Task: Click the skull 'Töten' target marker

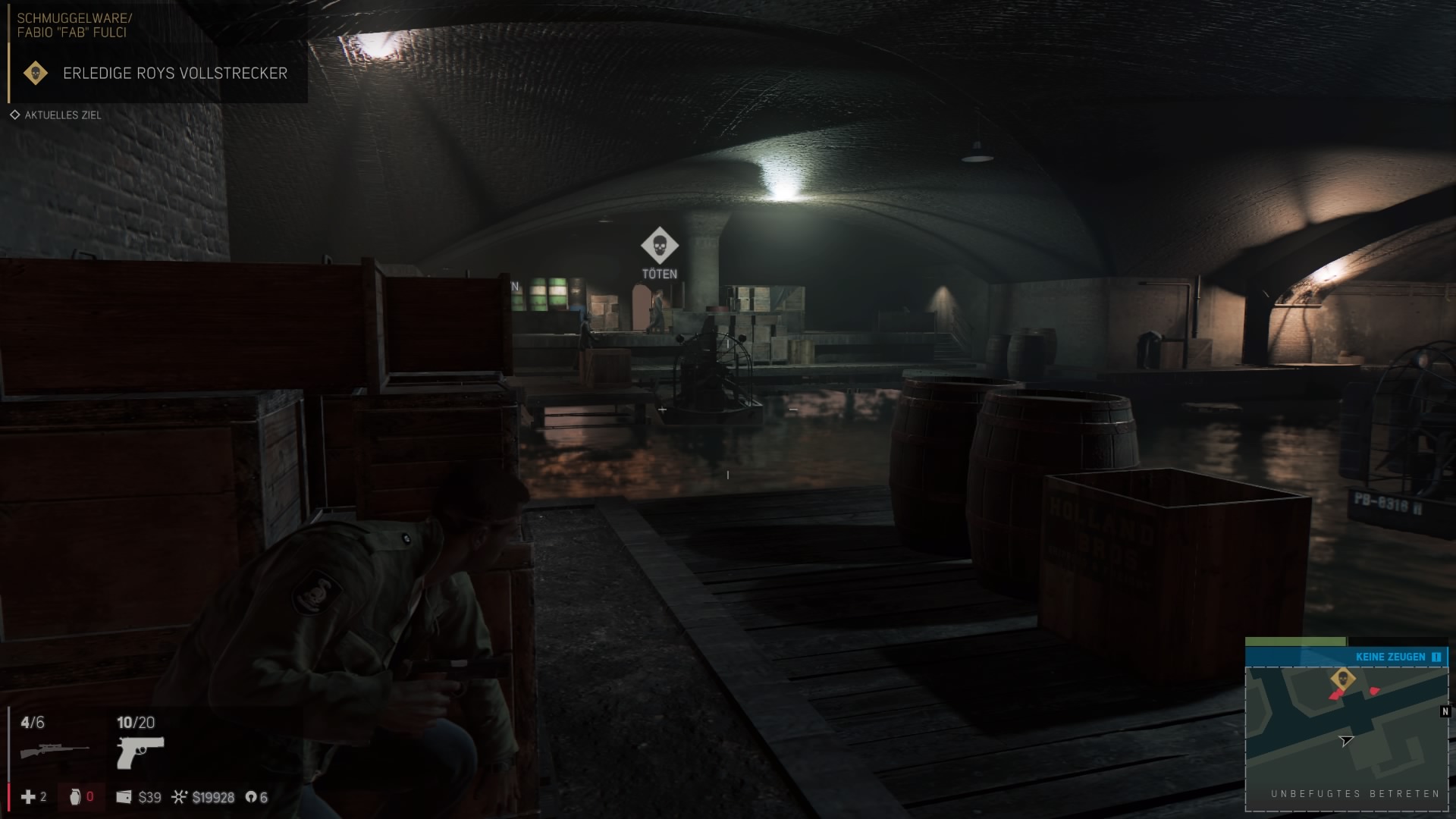Action: 659,245
